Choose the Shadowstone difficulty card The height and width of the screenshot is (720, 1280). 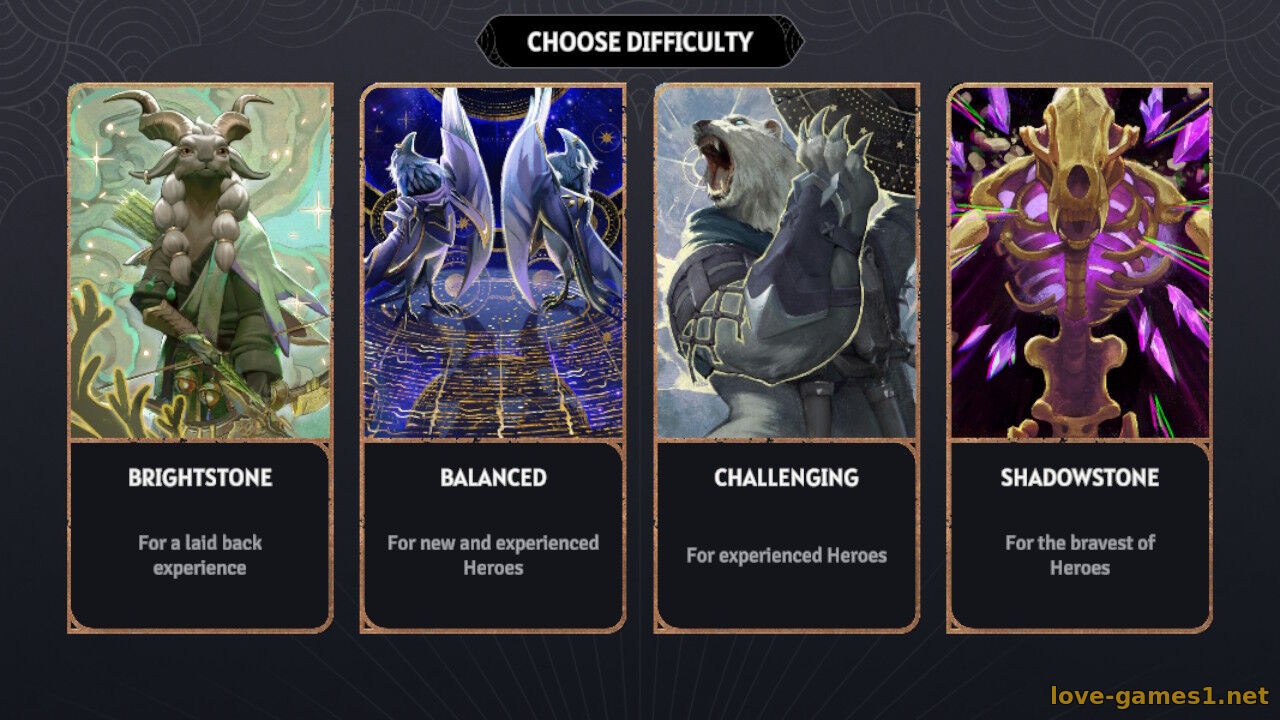pos(1079,358)
